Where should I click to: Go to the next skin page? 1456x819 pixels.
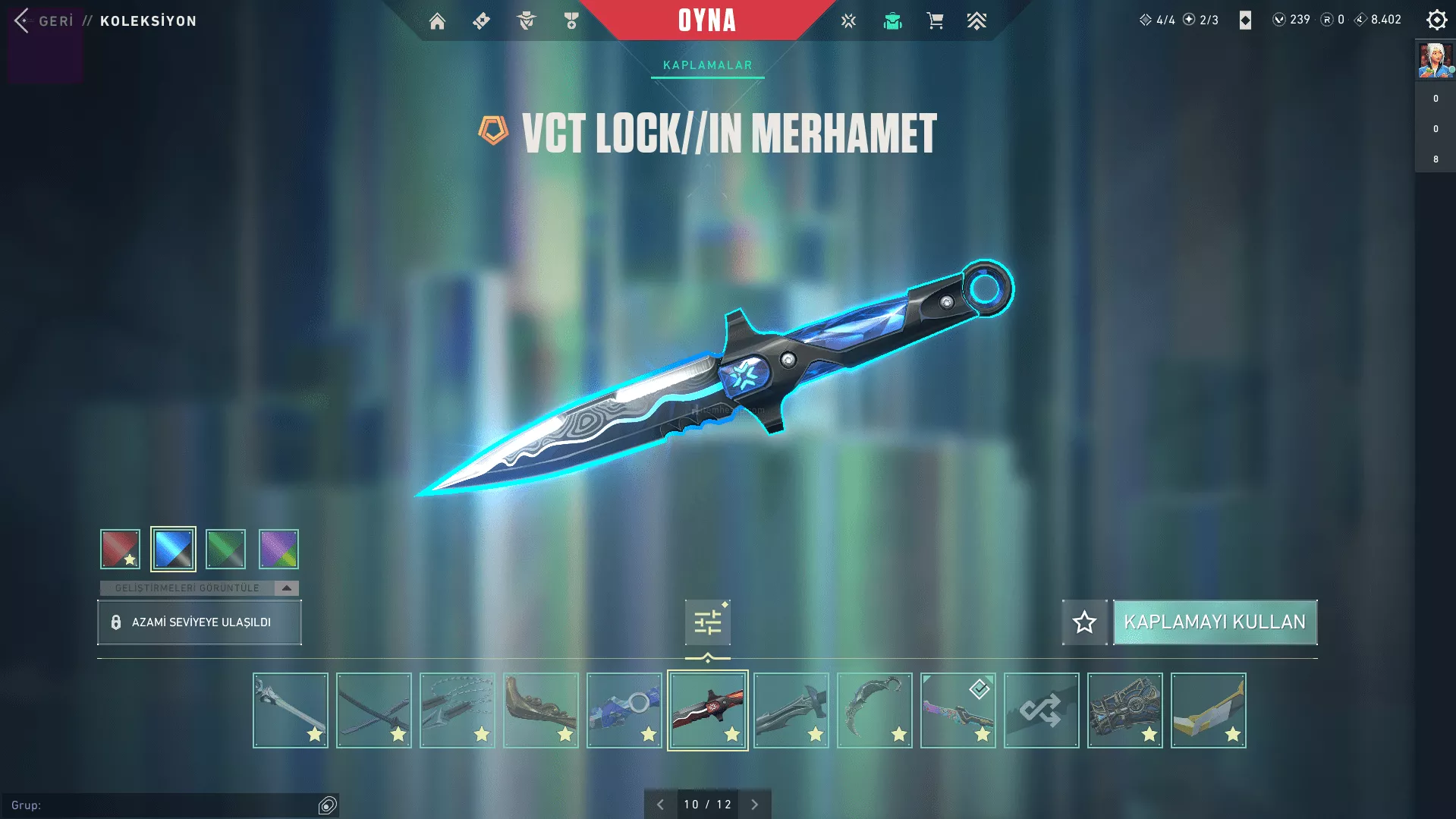pos(754,805)
